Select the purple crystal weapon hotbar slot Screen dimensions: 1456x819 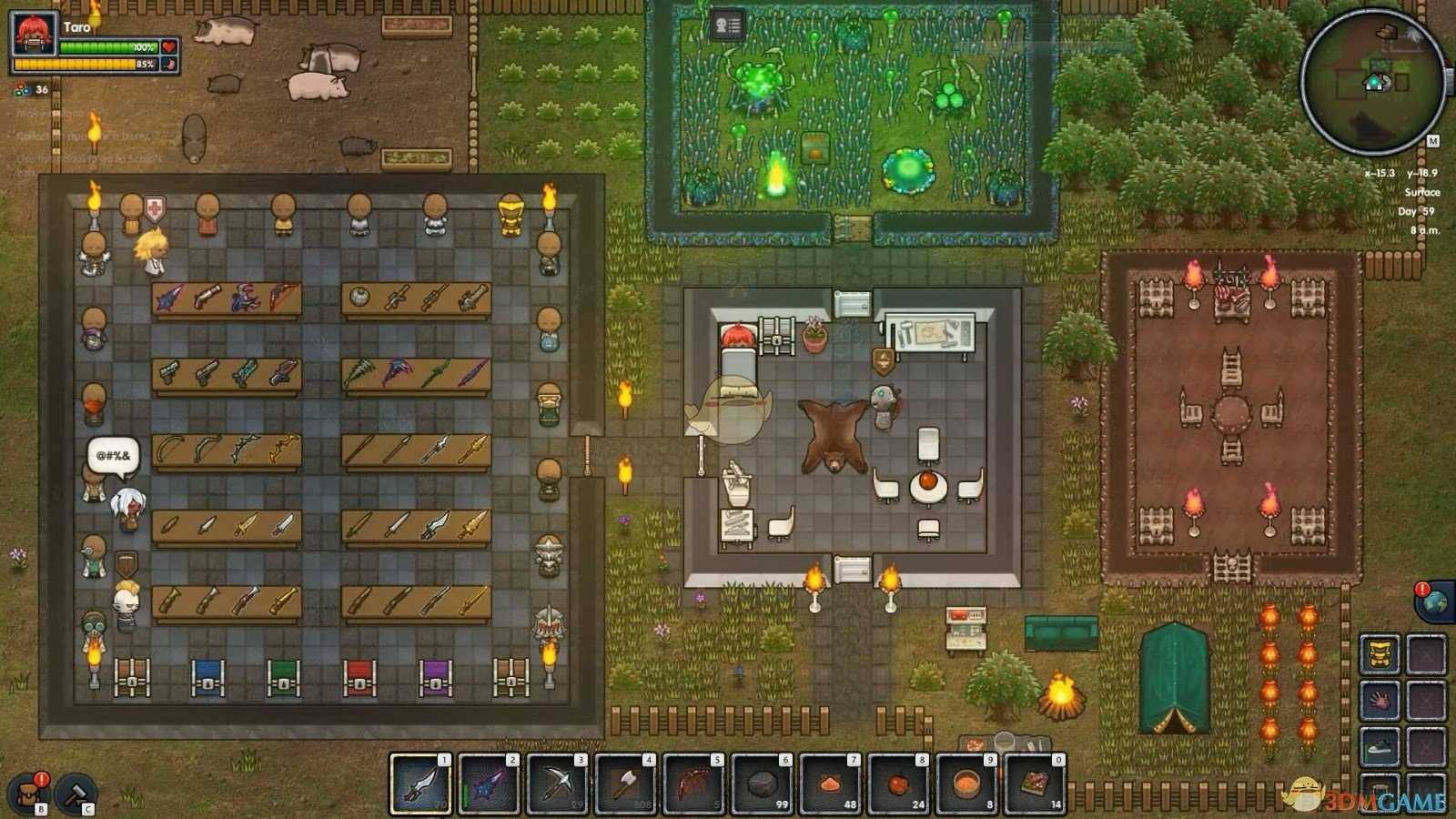488,784
